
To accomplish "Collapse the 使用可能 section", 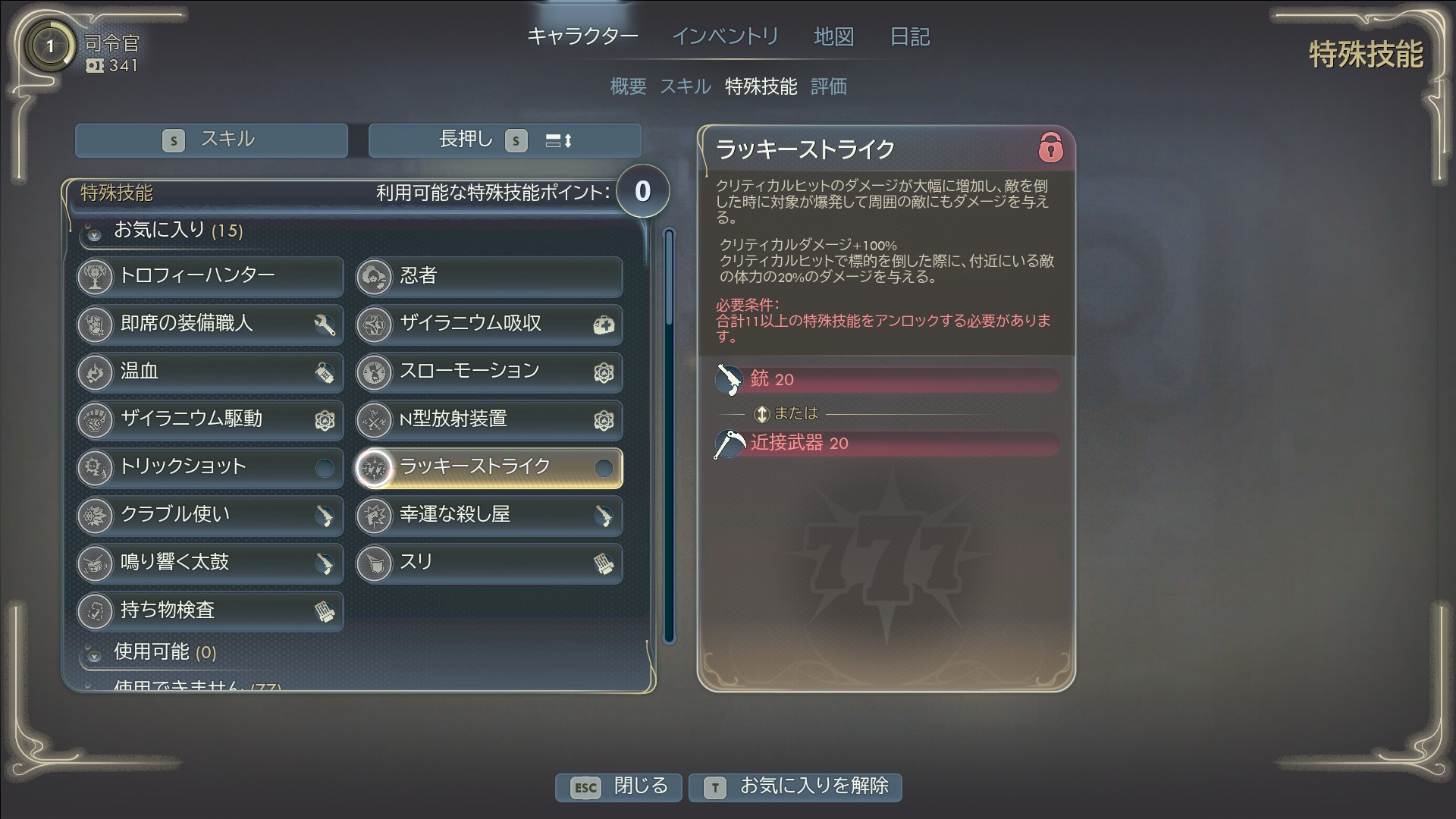I will pos(95,654).
